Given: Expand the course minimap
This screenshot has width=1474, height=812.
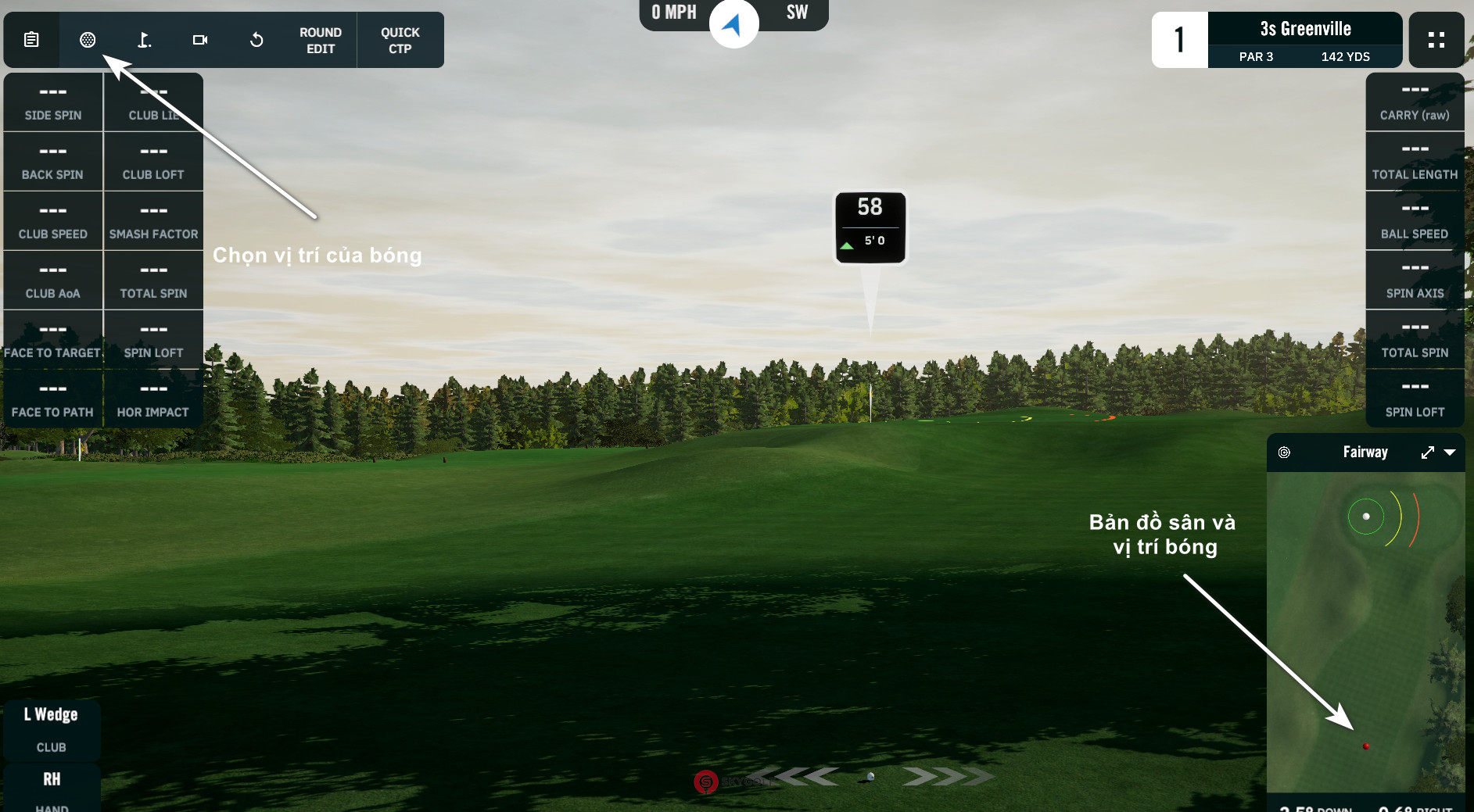Looking at the screenshot, I should 1428,453.
